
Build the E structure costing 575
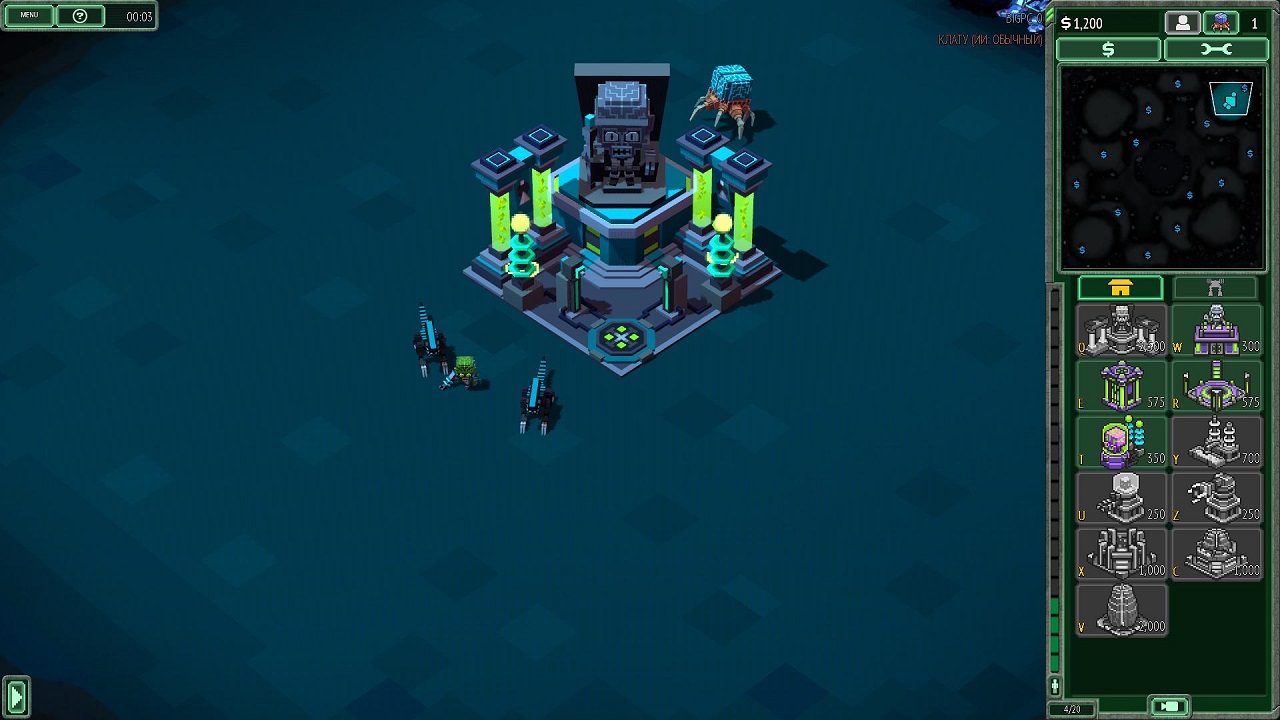[x=1121, y=386]
